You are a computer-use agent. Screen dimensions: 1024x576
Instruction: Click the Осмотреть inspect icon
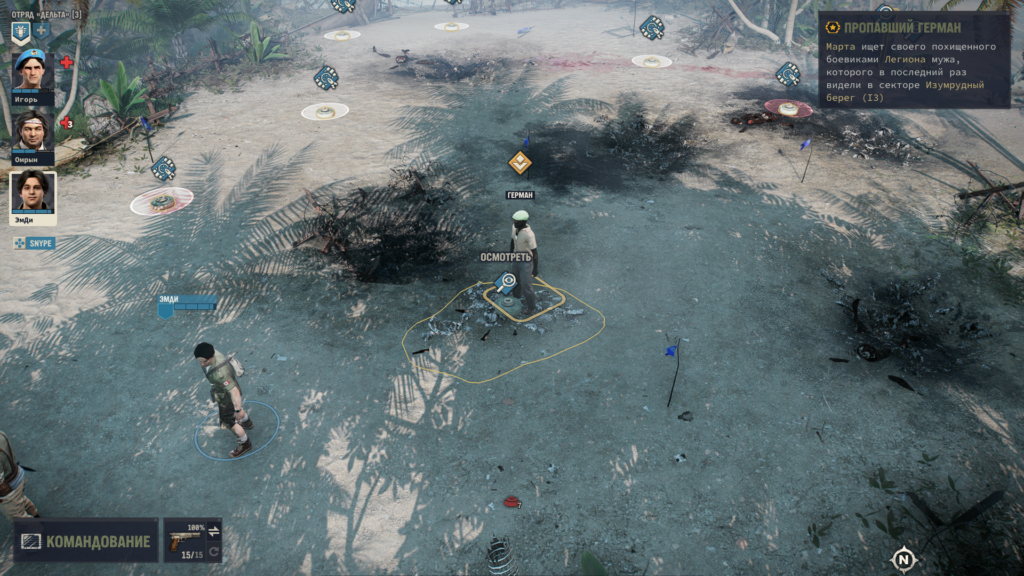[x=507, y=282]
